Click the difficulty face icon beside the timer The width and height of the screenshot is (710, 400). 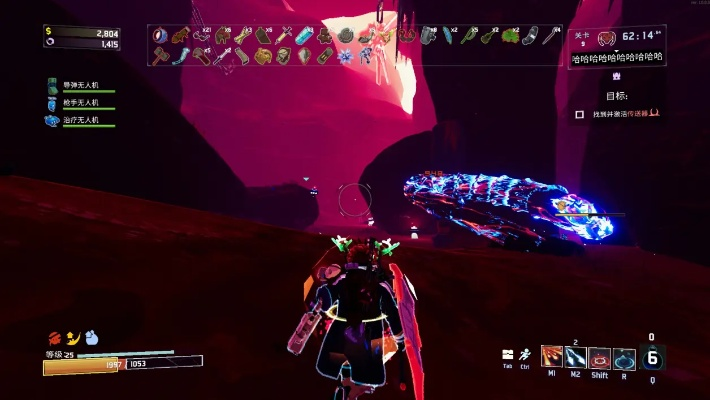coord(606,38)
